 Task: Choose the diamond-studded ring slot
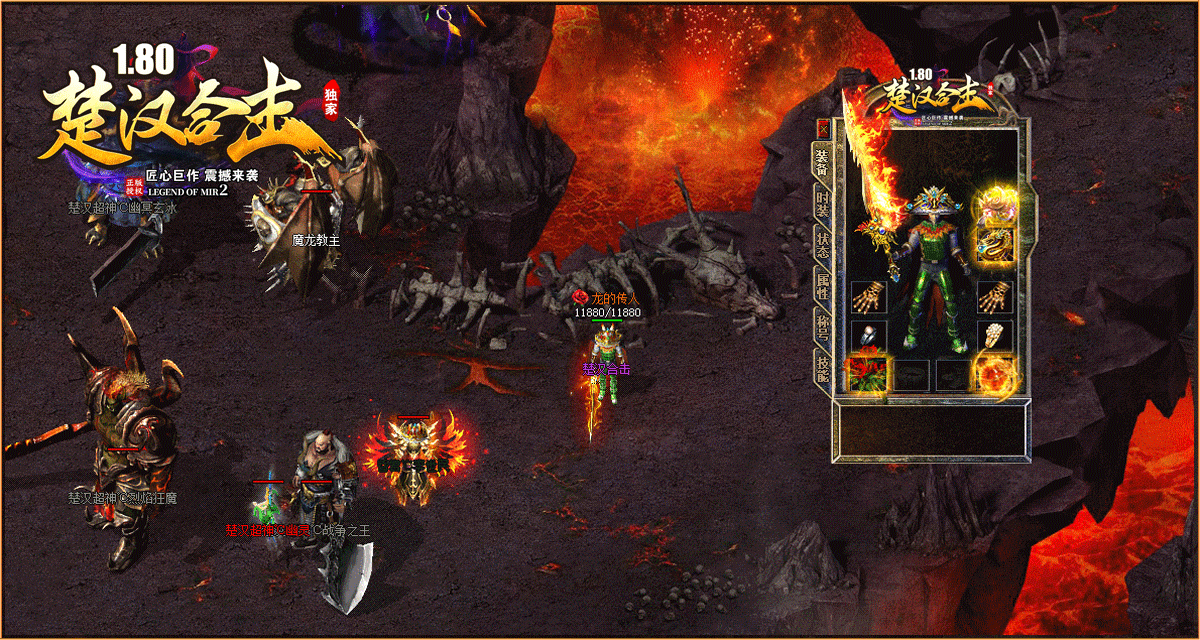tap(996, 337)
